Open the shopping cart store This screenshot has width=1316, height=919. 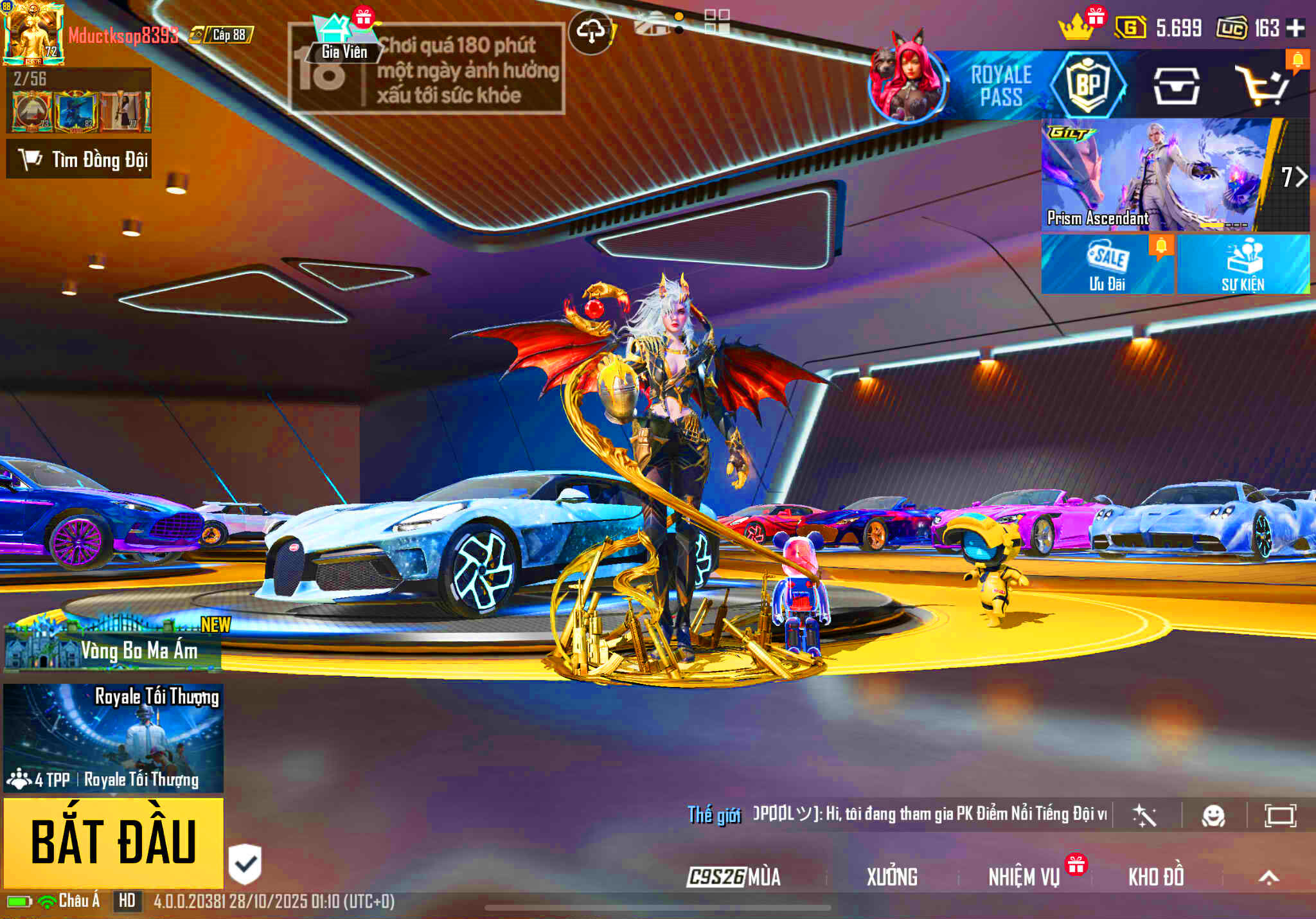pos(1263,85)
